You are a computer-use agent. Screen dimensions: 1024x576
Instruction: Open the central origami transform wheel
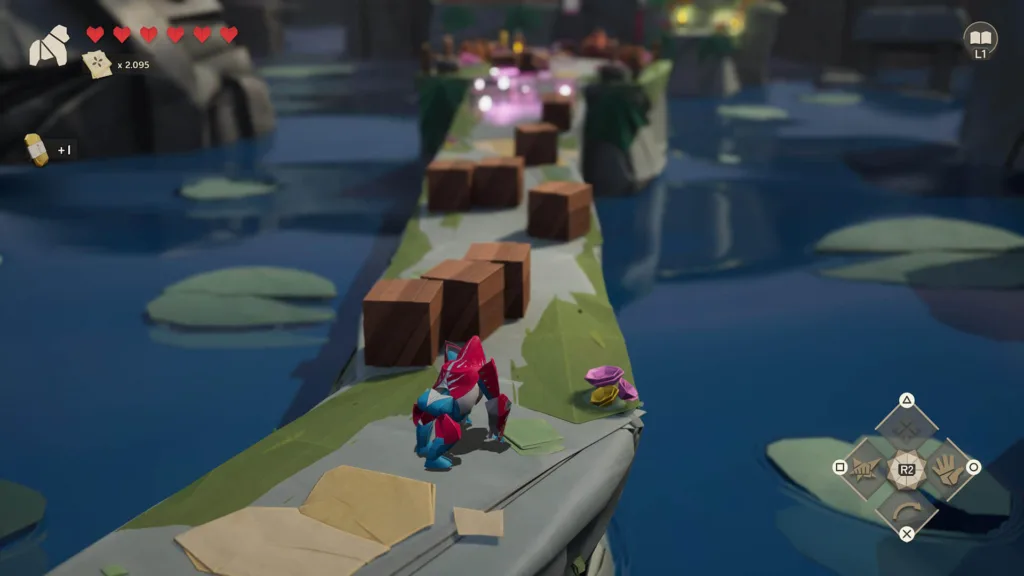pyautogui.click(x=906, y=468)
